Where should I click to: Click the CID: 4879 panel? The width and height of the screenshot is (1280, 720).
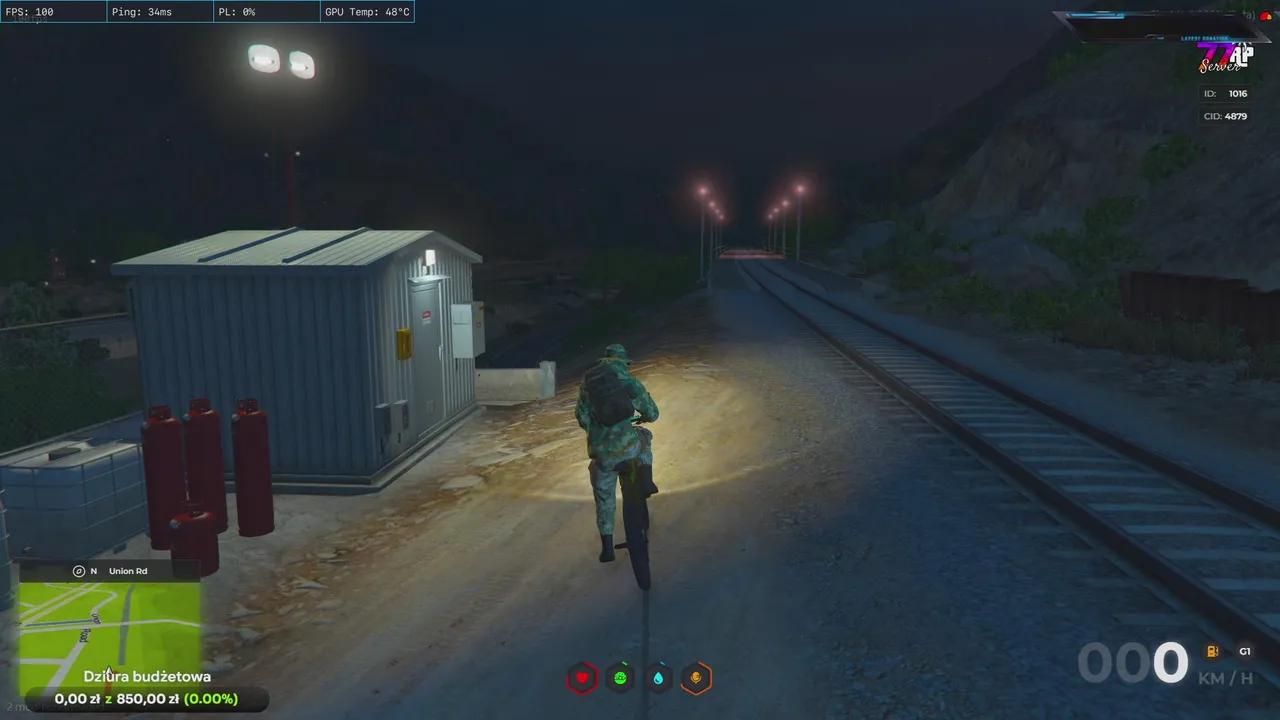(1226, 116)
